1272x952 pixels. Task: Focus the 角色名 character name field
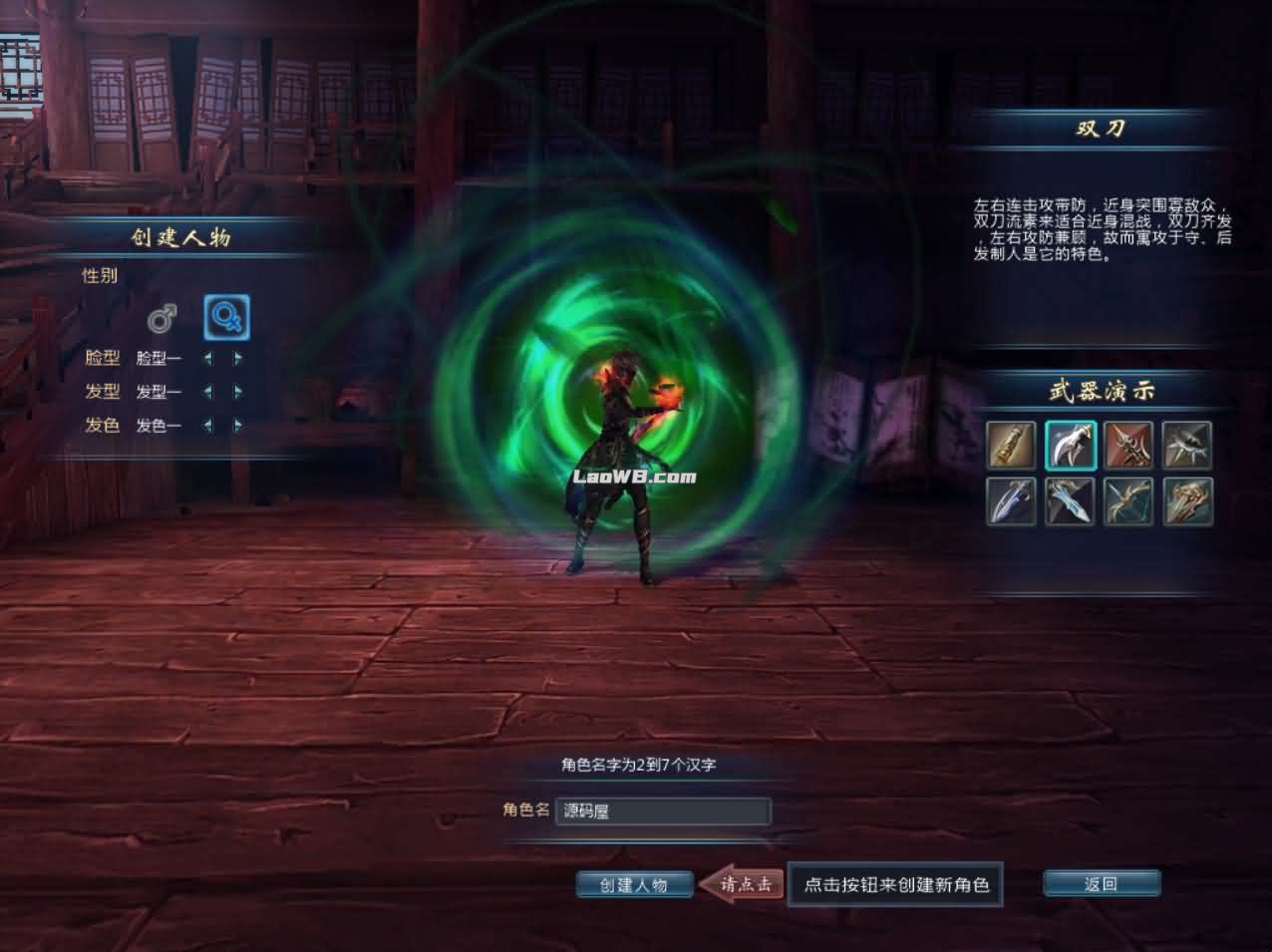point(662,811)
